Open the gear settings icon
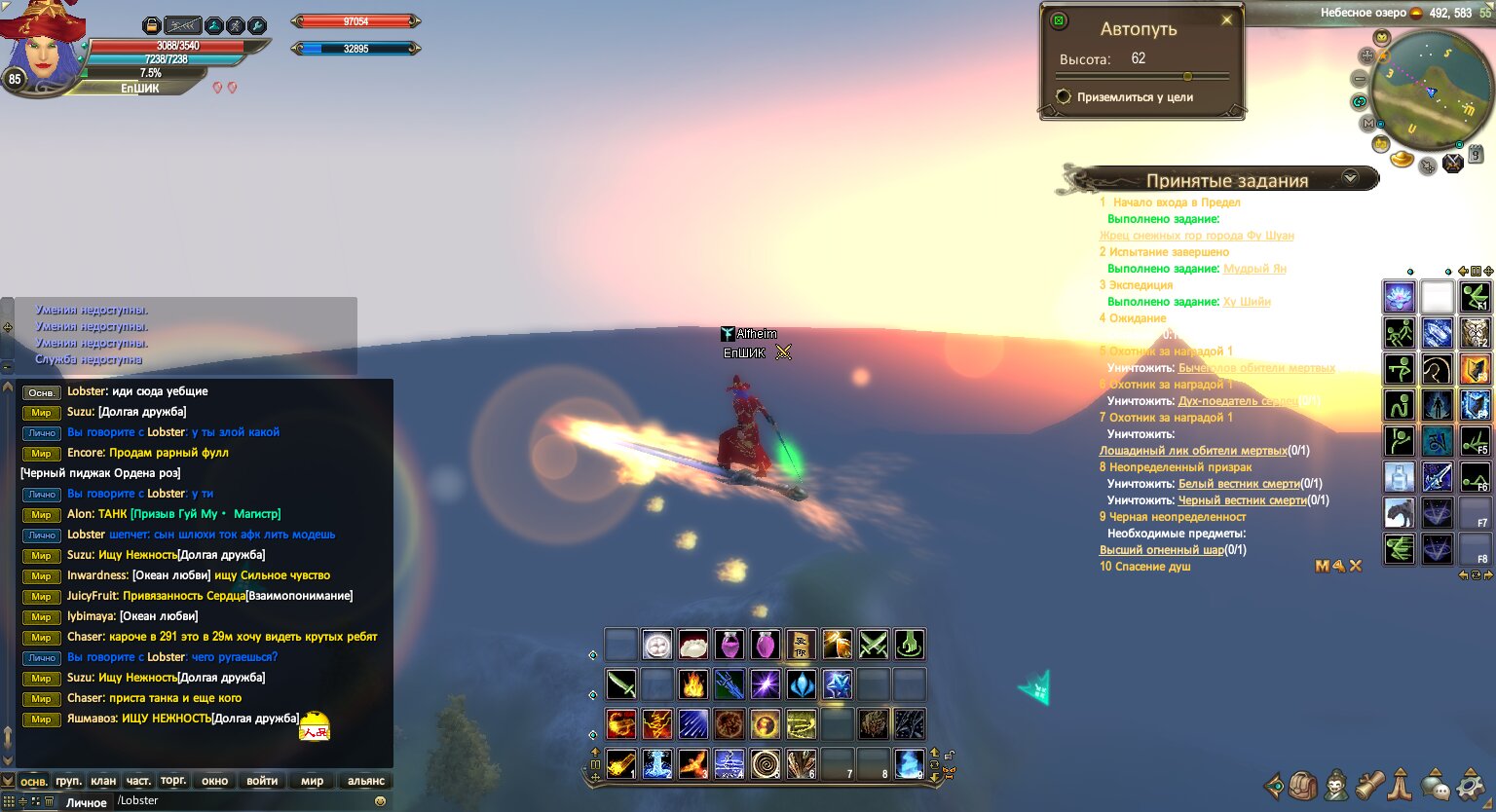Image resolution: width=1496 pixels, height=812 pixels. pos(1470,785)
